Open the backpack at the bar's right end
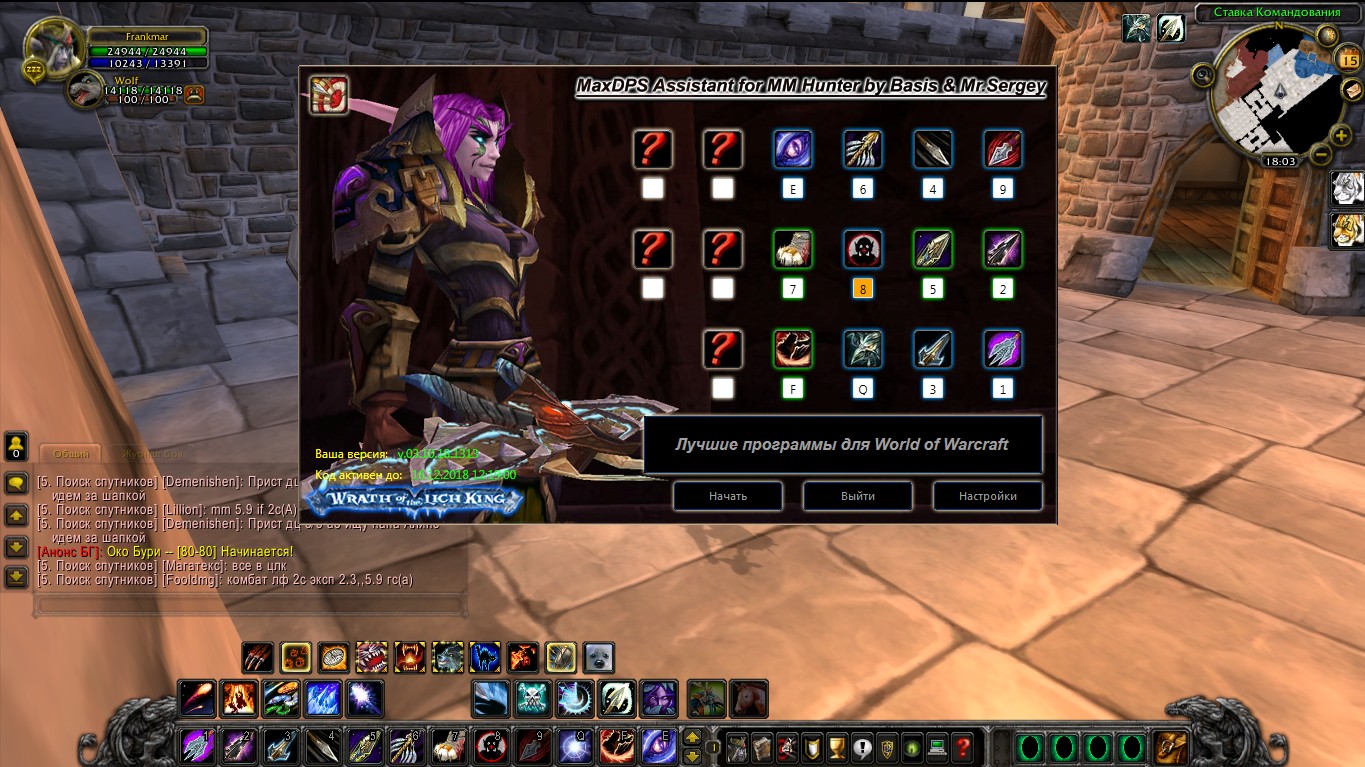 pos(1170,746)
